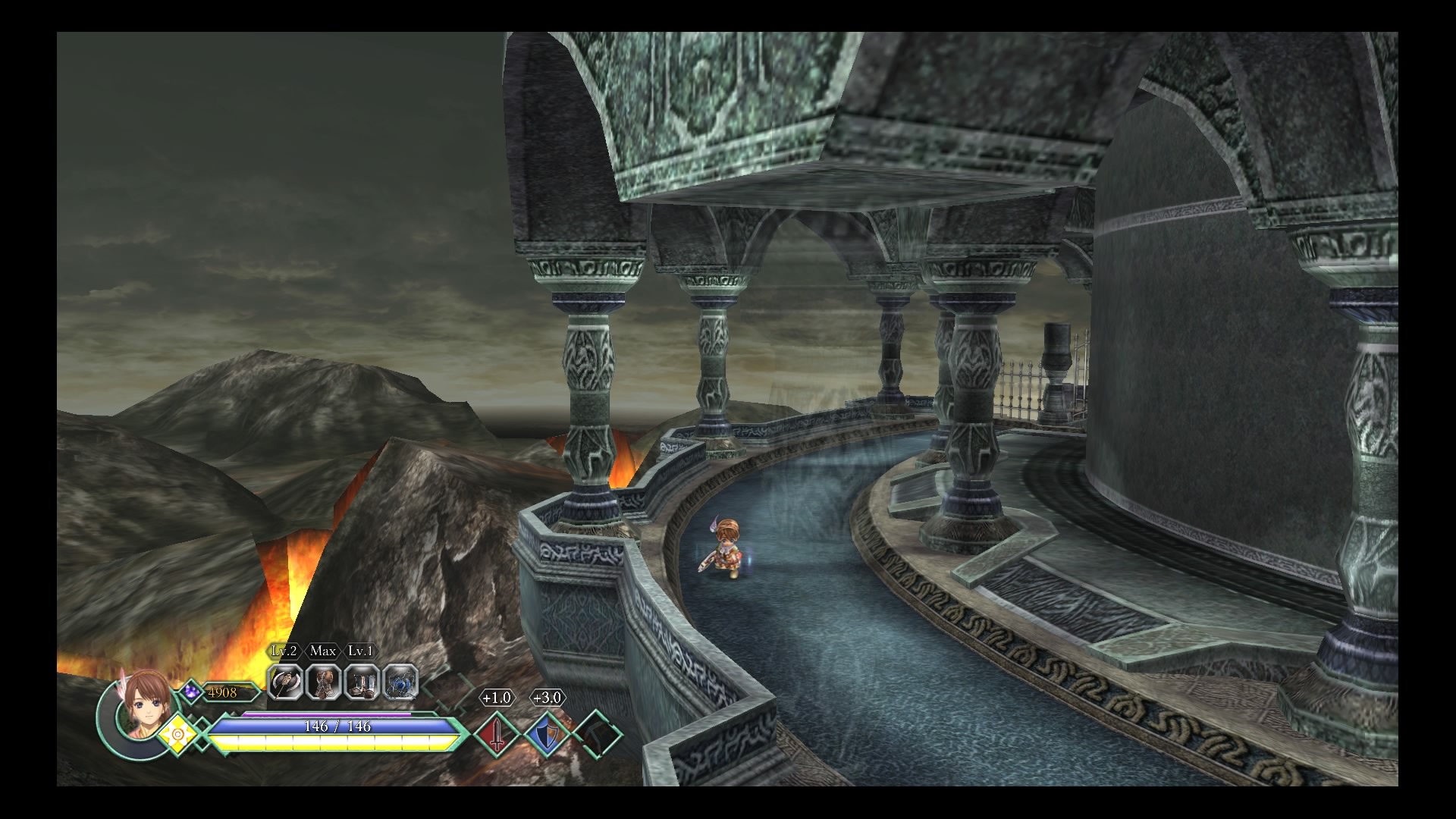The width and height of the screenshot is (1456, 819).
Task: Select the axe weapon equipment icon
Action: coord(286,683)
